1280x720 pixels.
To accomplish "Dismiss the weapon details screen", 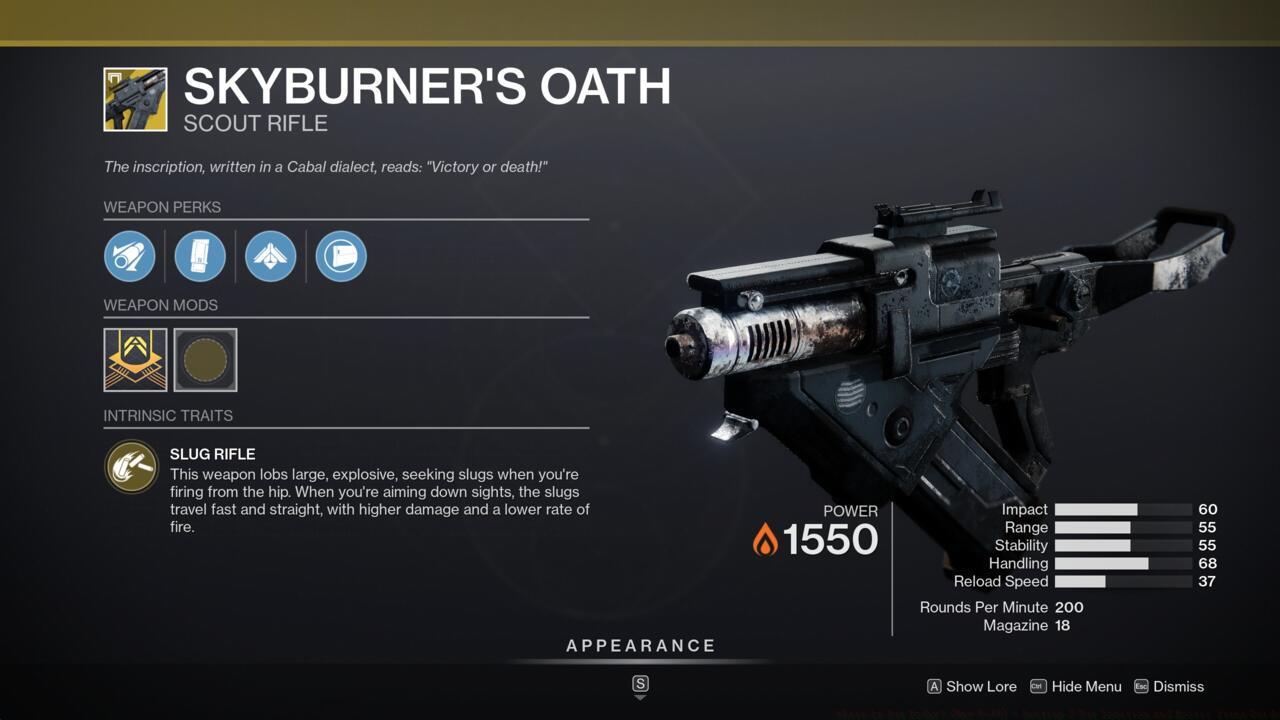I will coord(1171,687).
